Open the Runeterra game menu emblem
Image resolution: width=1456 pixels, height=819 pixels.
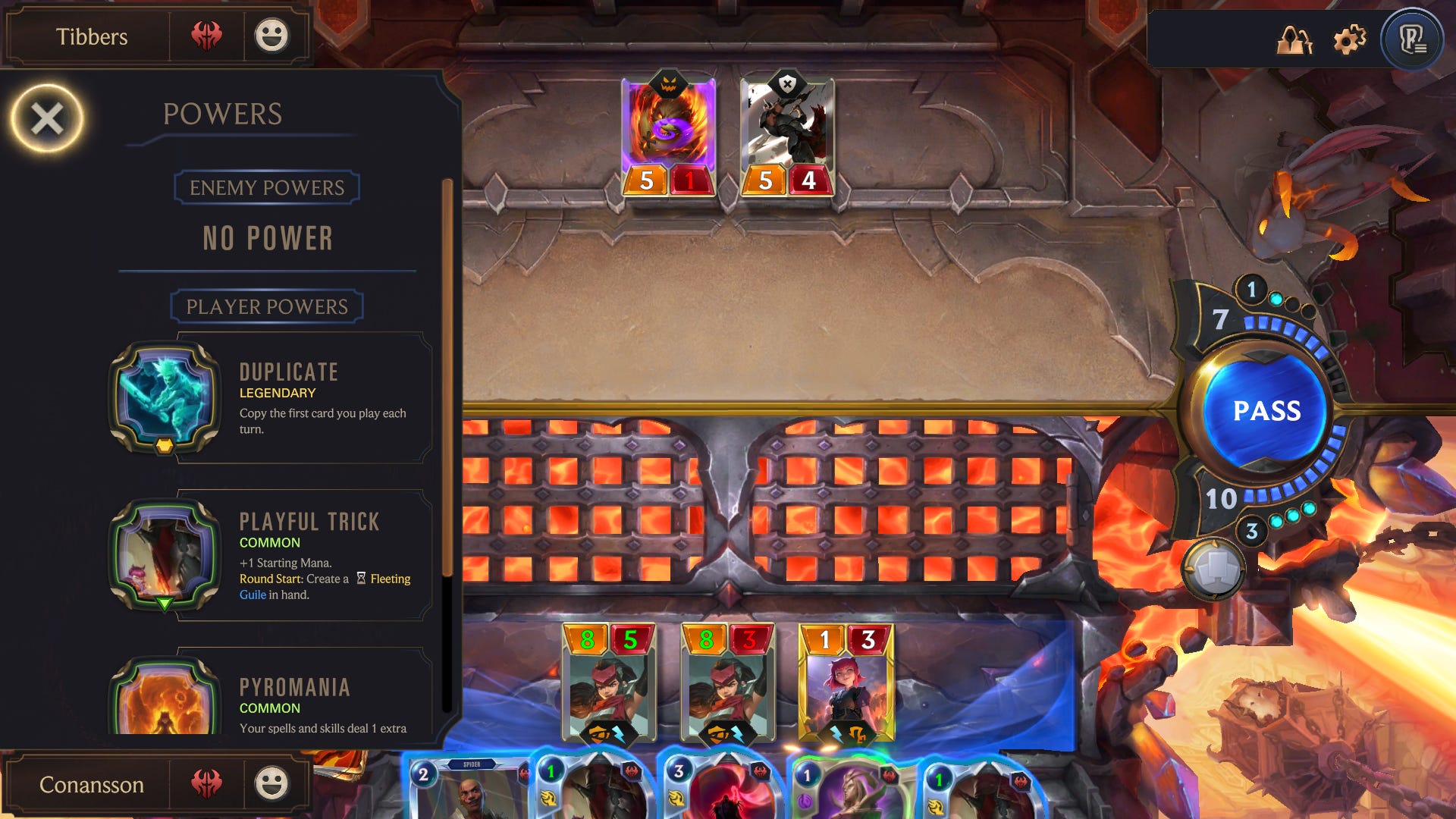pos(1413,40)
